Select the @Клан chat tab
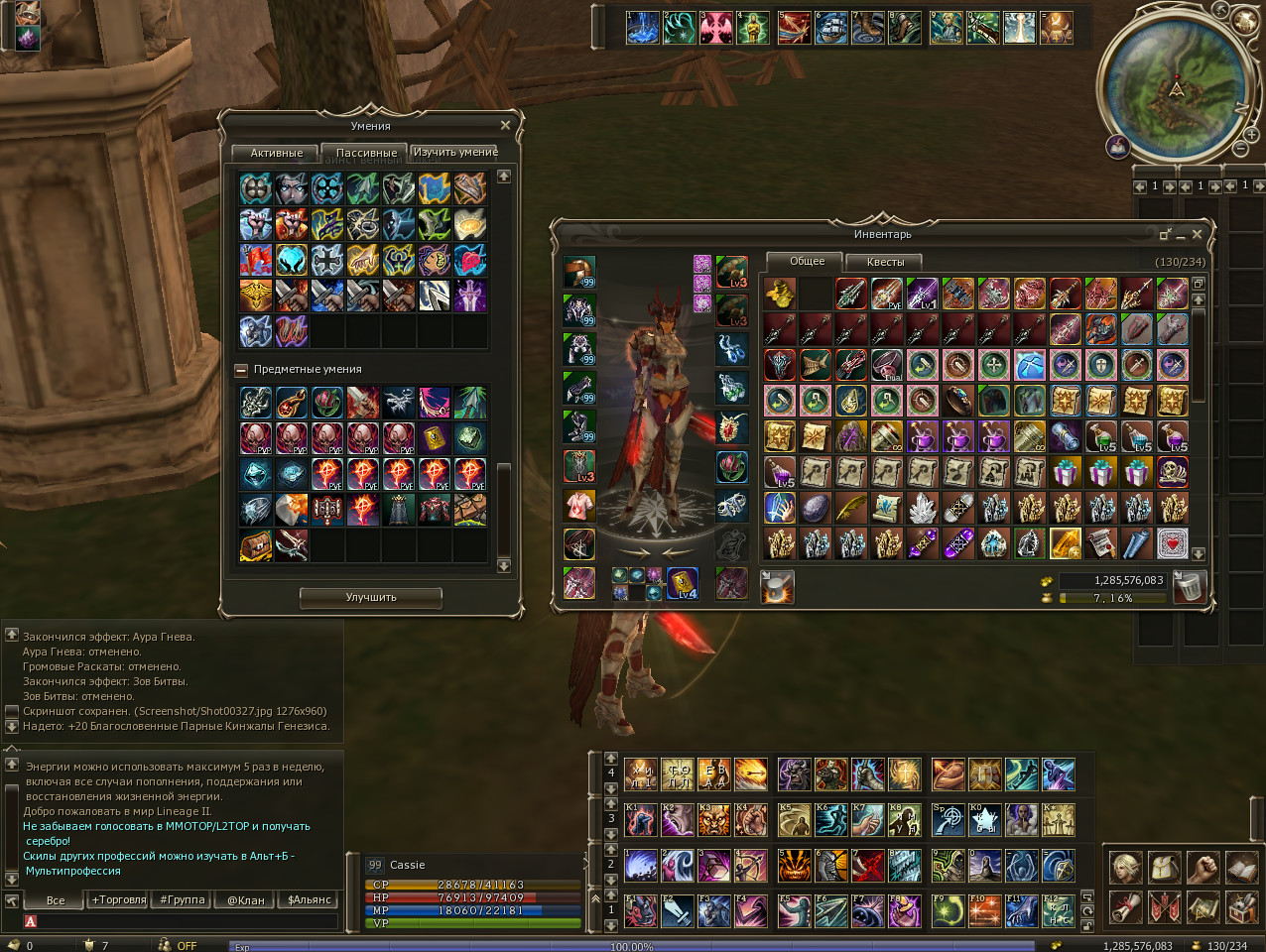1266x952 pixels. (246, 899)
